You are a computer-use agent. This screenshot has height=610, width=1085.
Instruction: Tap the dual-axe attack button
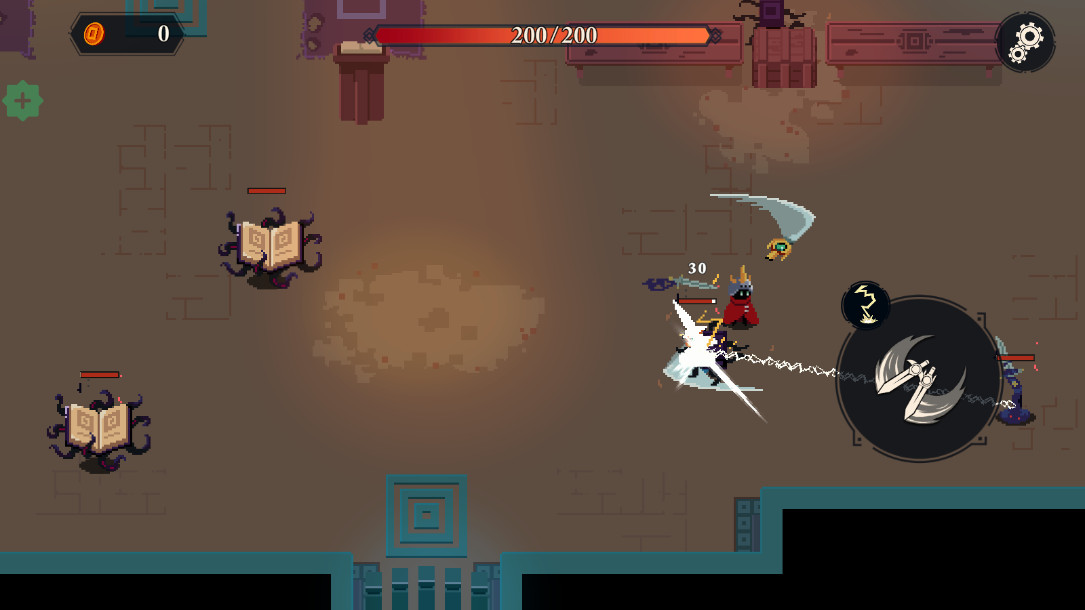pyautogui.click(x=918, y=378)
